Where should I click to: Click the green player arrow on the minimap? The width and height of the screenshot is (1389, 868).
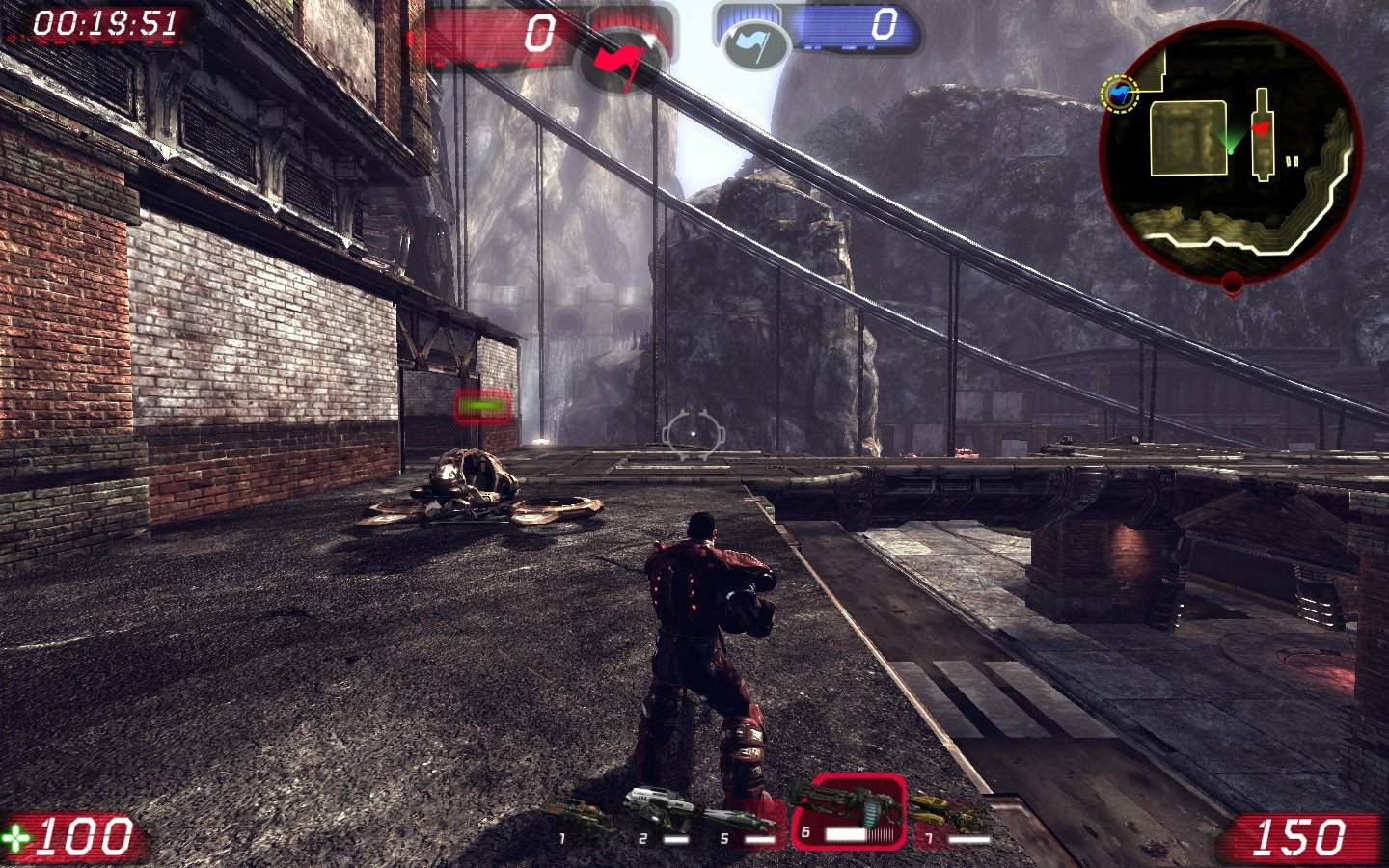(x=1230, y=143)
